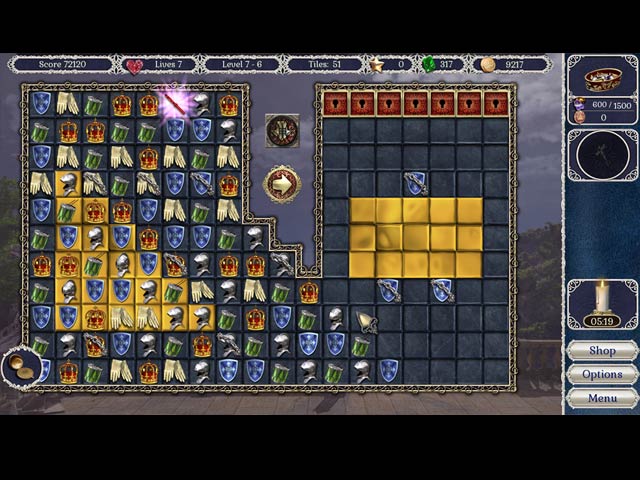Click the jewel bowl icon
Screen dimensions: 640x480
point(602,78)
